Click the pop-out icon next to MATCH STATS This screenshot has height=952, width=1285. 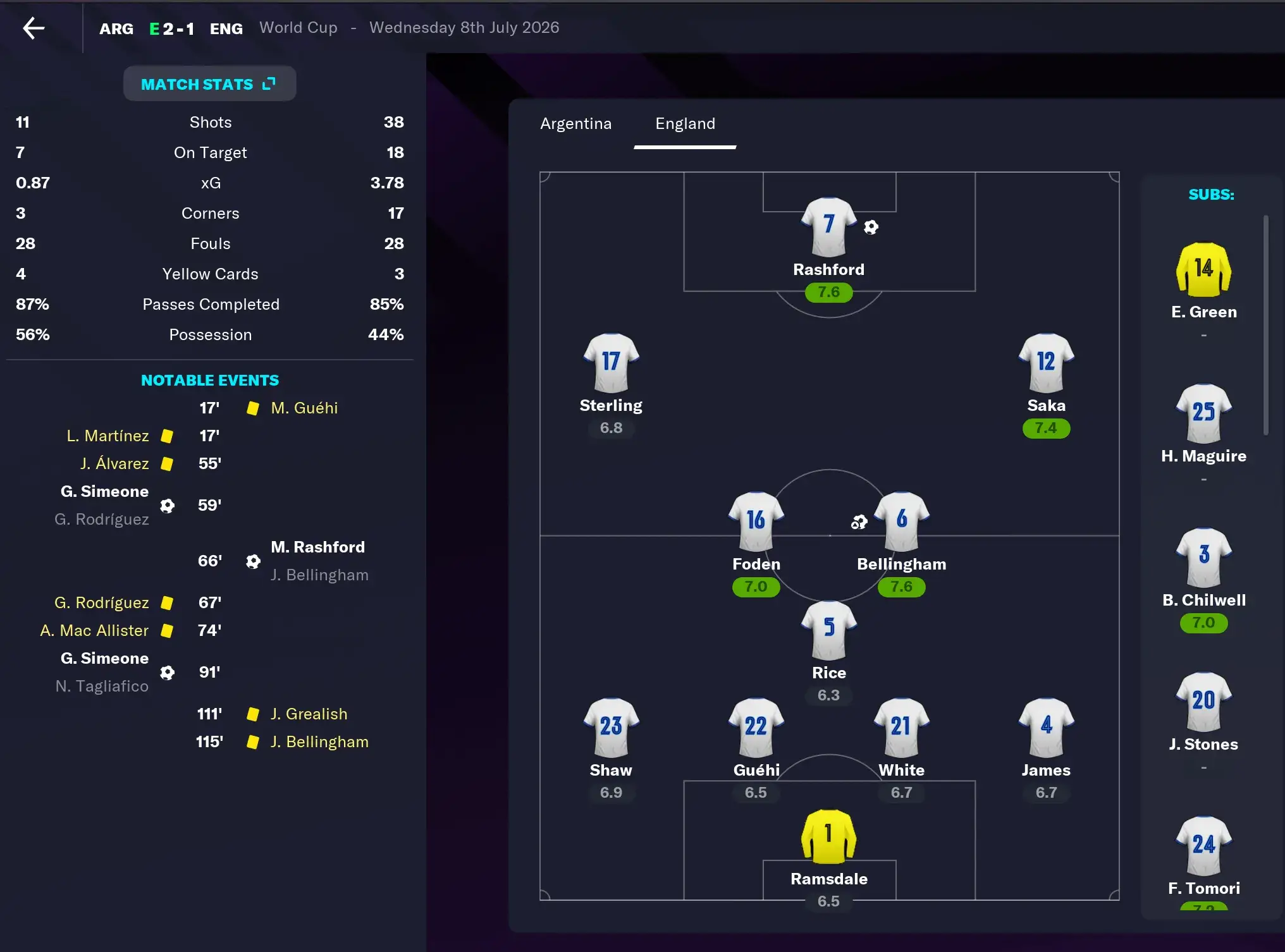(269, 82)
